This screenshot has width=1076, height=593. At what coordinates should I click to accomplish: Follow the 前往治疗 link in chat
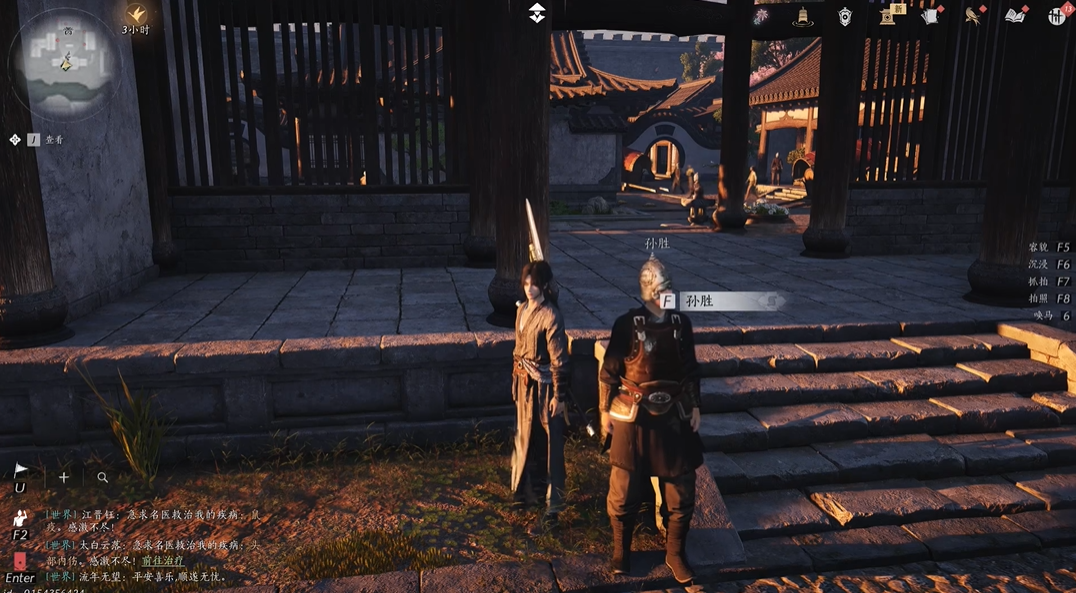(x=162, y=561)
